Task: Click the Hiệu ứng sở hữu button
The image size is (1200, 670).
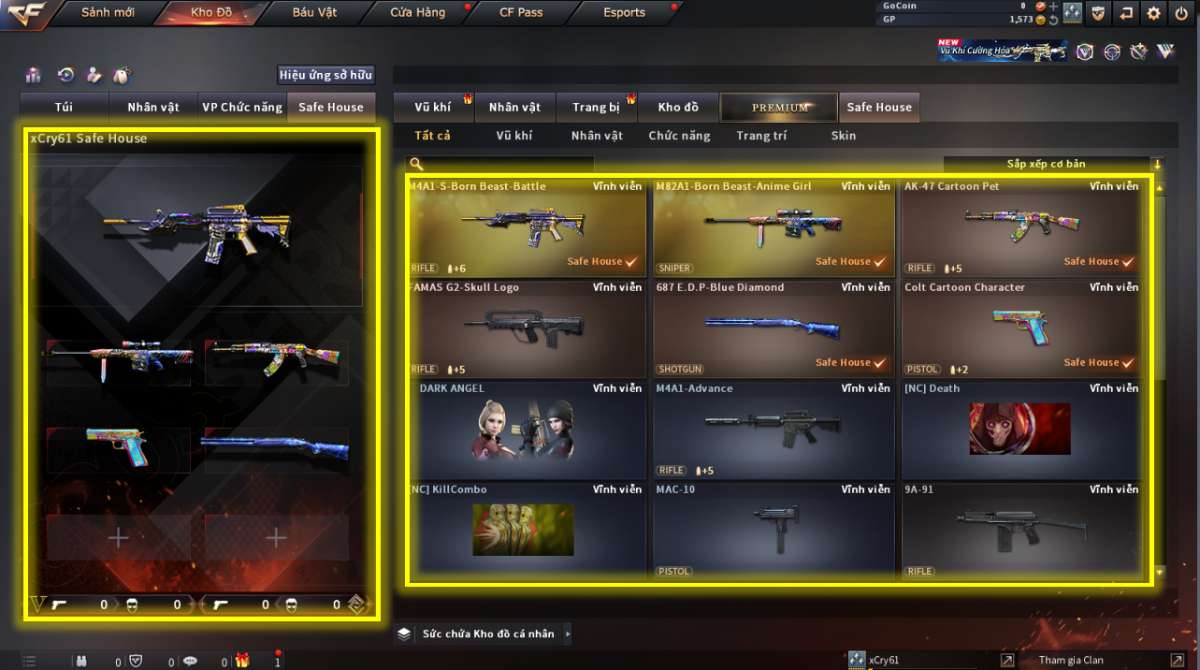Action: tap(325, 75)
